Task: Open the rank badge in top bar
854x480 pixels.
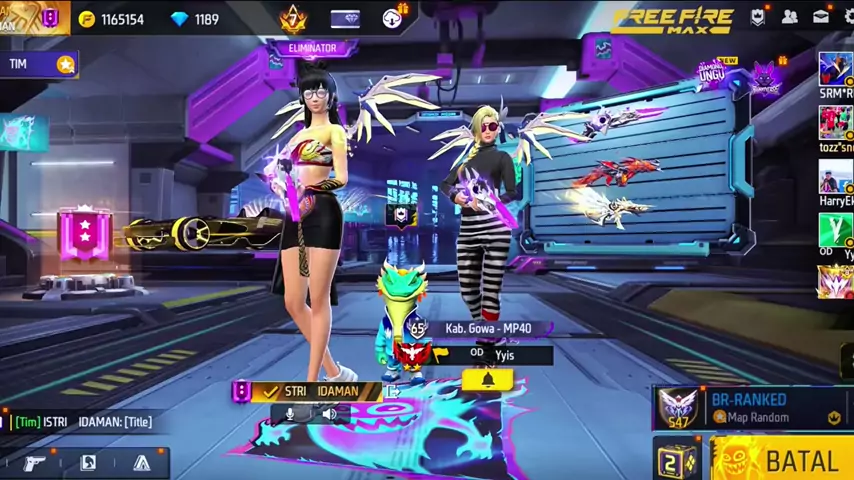Action: point(293,18)
